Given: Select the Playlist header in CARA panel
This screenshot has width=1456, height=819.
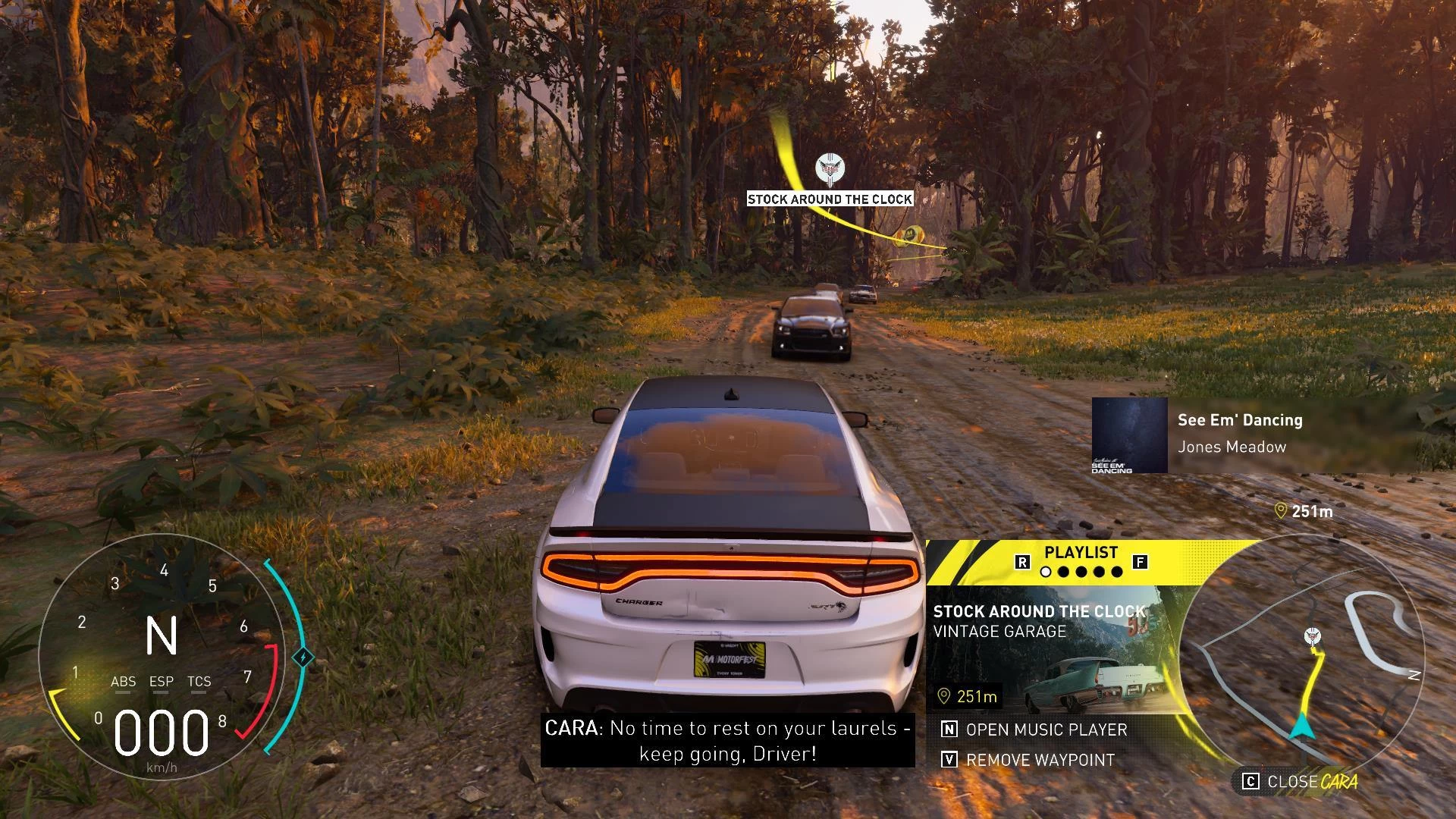Looking at the screenshot, I should tap(1081, 553).
